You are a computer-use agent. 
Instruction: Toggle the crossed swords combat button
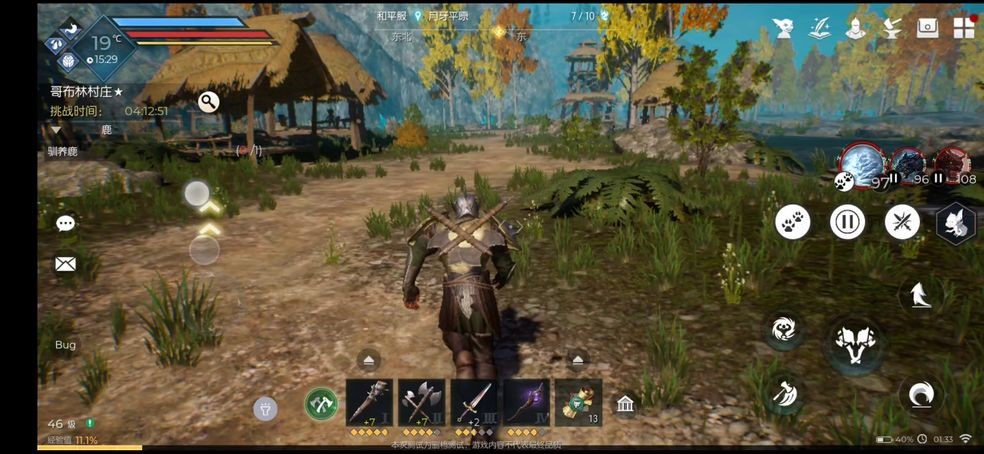tap(902, 221)
